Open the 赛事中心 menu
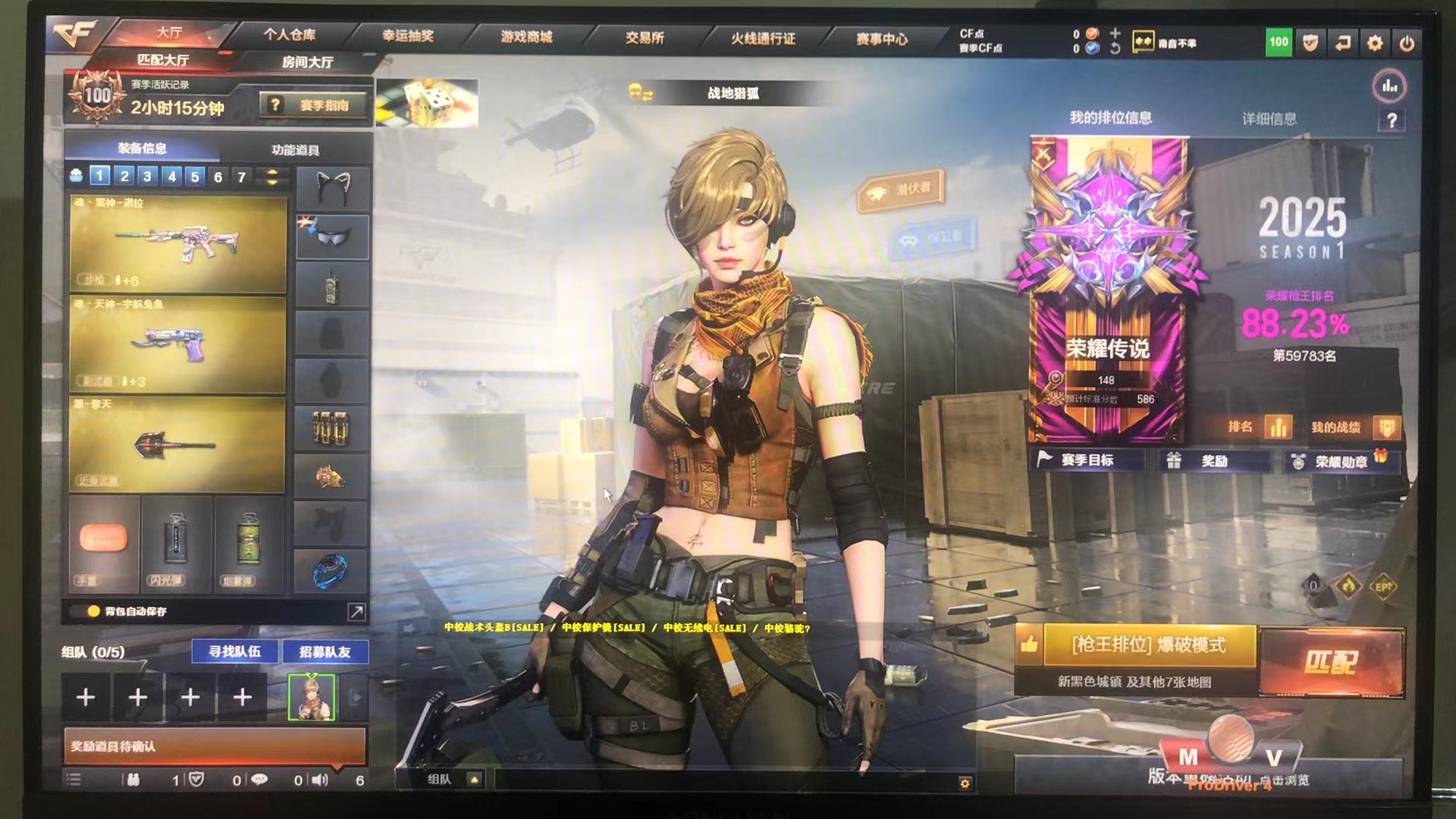 [x=881, y=39]
